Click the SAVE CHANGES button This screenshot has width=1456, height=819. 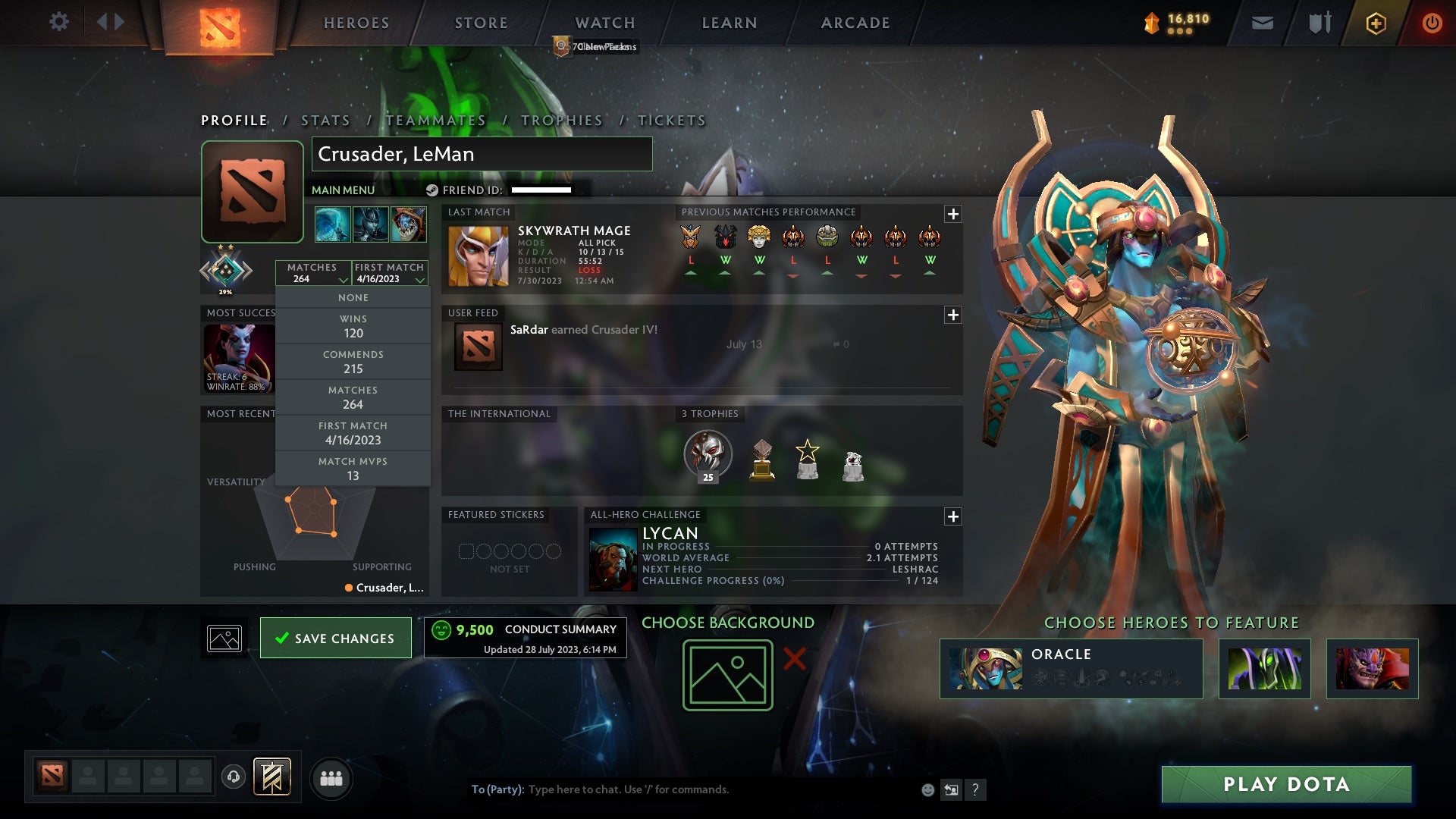(335, 638)
